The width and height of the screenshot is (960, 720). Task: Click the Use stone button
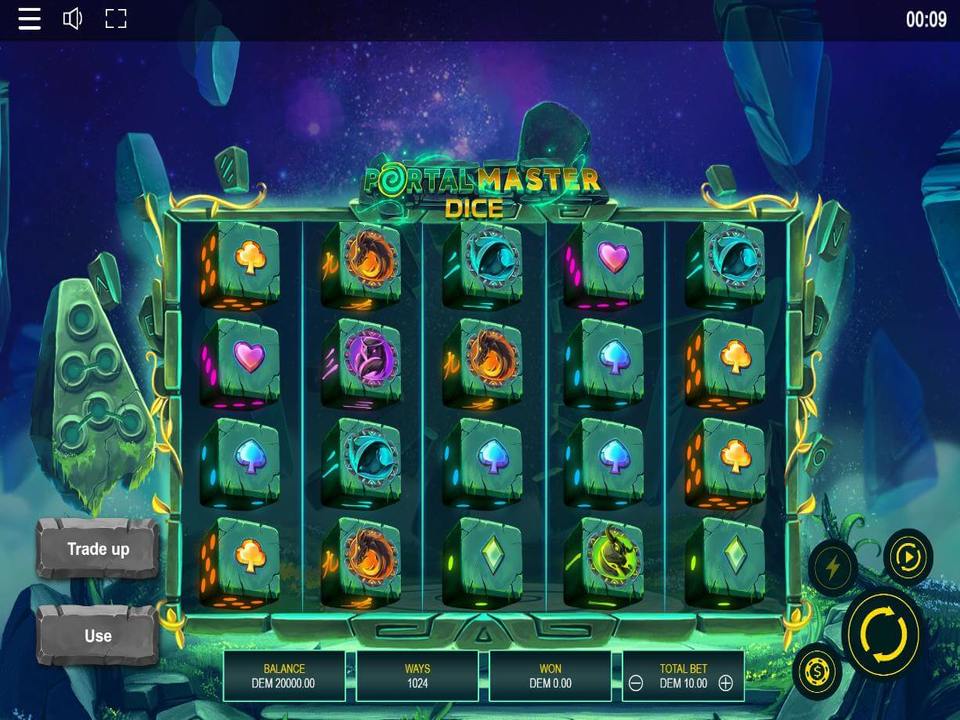tap(98, 635)
